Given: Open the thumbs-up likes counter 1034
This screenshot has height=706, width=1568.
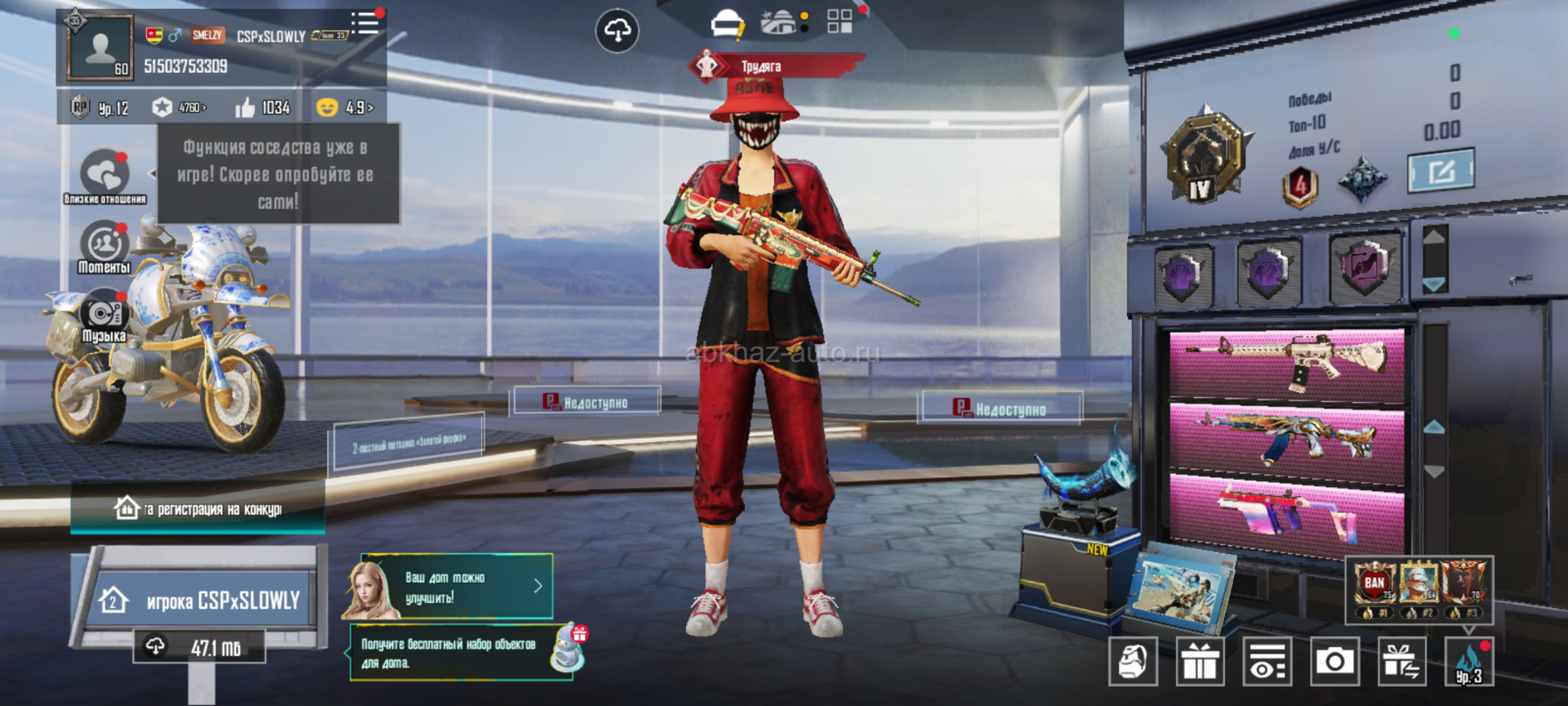Looking at the screenshot, I should tap(263, 108).
